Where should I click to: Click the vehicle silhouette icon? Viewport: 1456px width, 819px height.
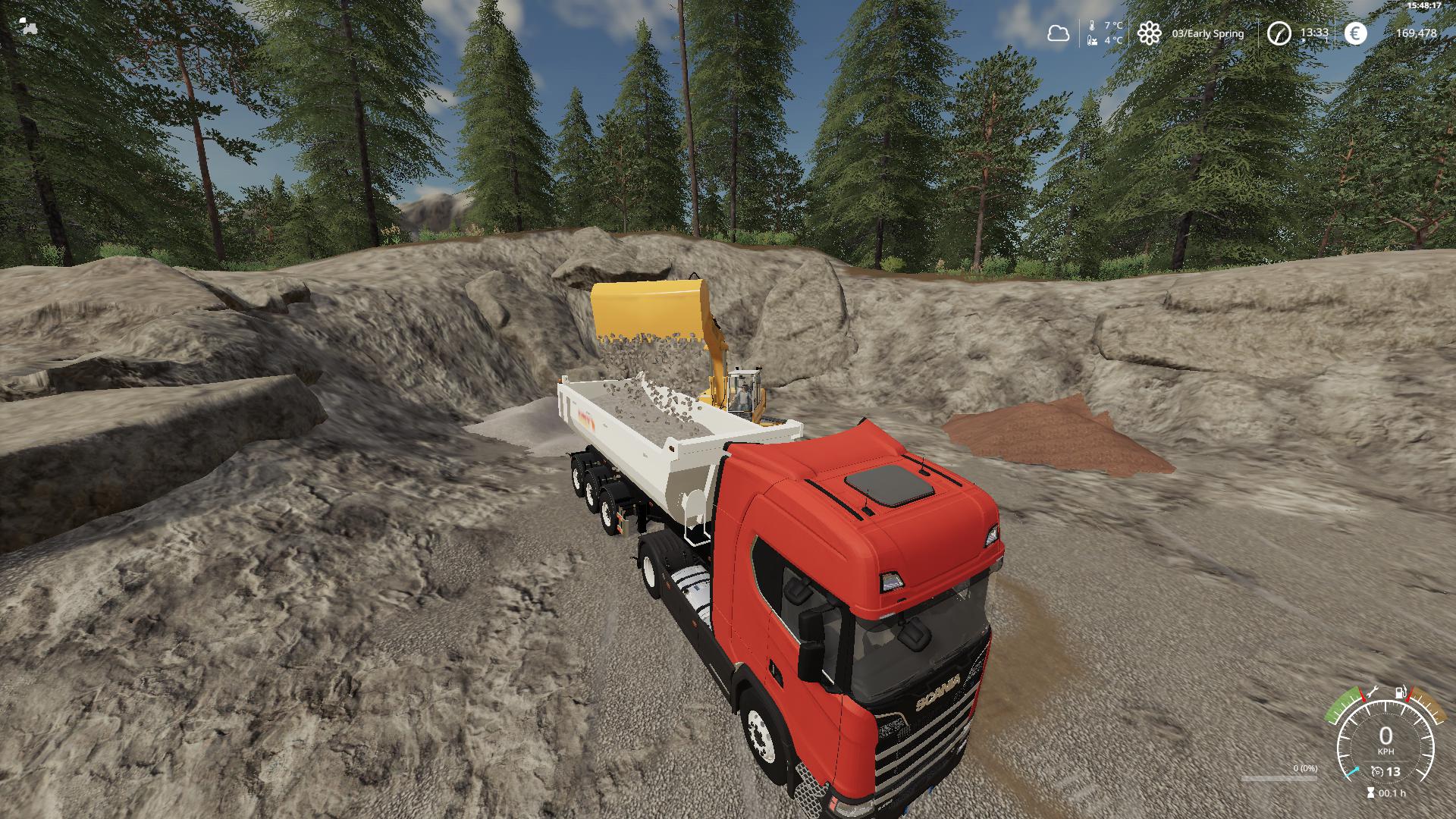(x=28, y=26)
